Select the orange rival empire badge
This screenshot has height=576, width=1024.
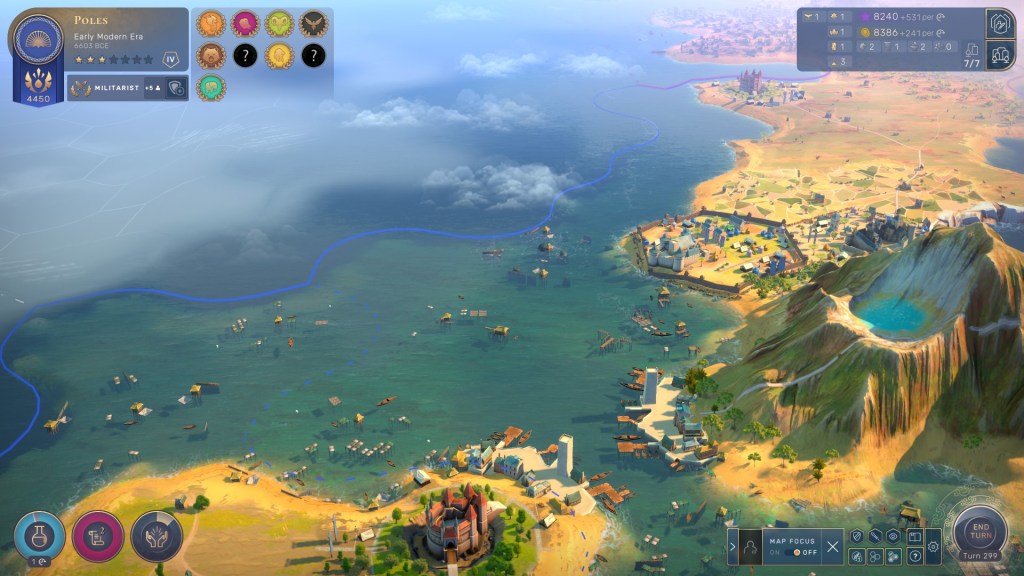[x=210, y=24]
